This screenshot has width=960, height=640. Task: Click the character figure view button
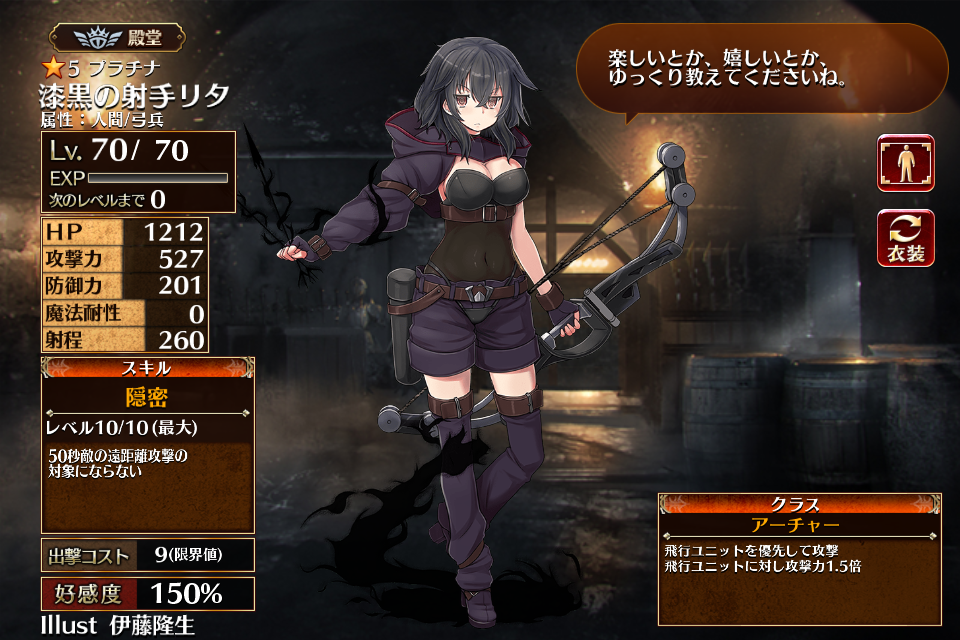pyautogui.click(x=906, y=163)
